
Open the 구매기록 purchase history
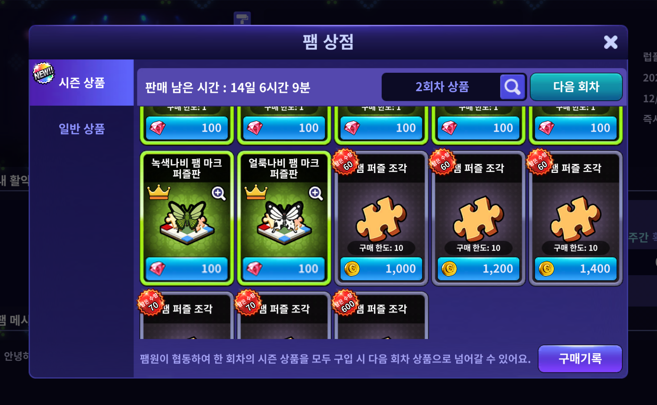579,358
